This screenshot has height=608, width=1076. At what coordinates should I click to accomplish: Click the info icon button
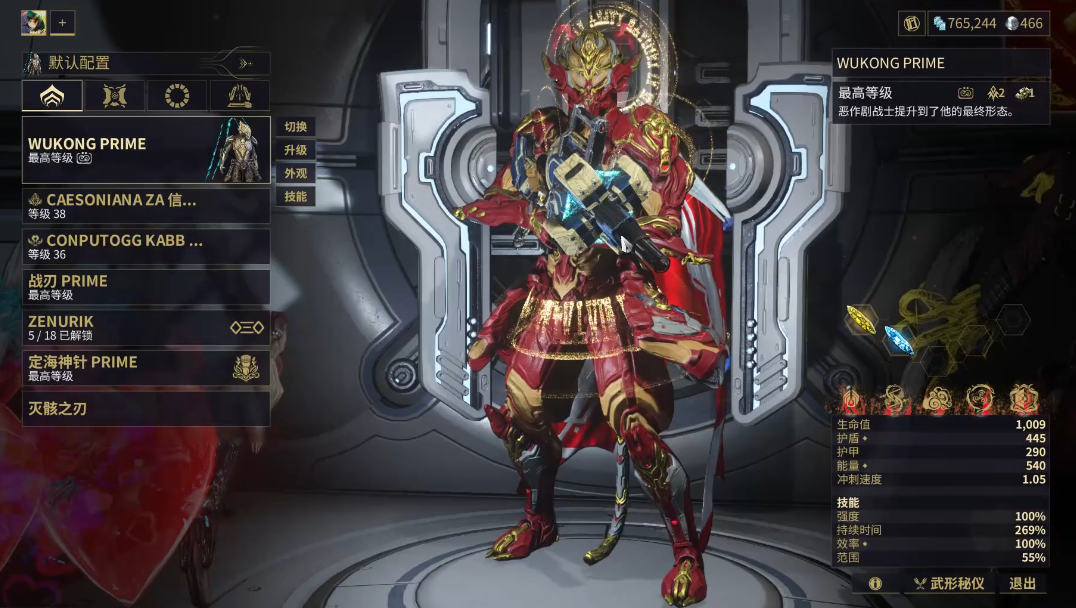[876, 583]
